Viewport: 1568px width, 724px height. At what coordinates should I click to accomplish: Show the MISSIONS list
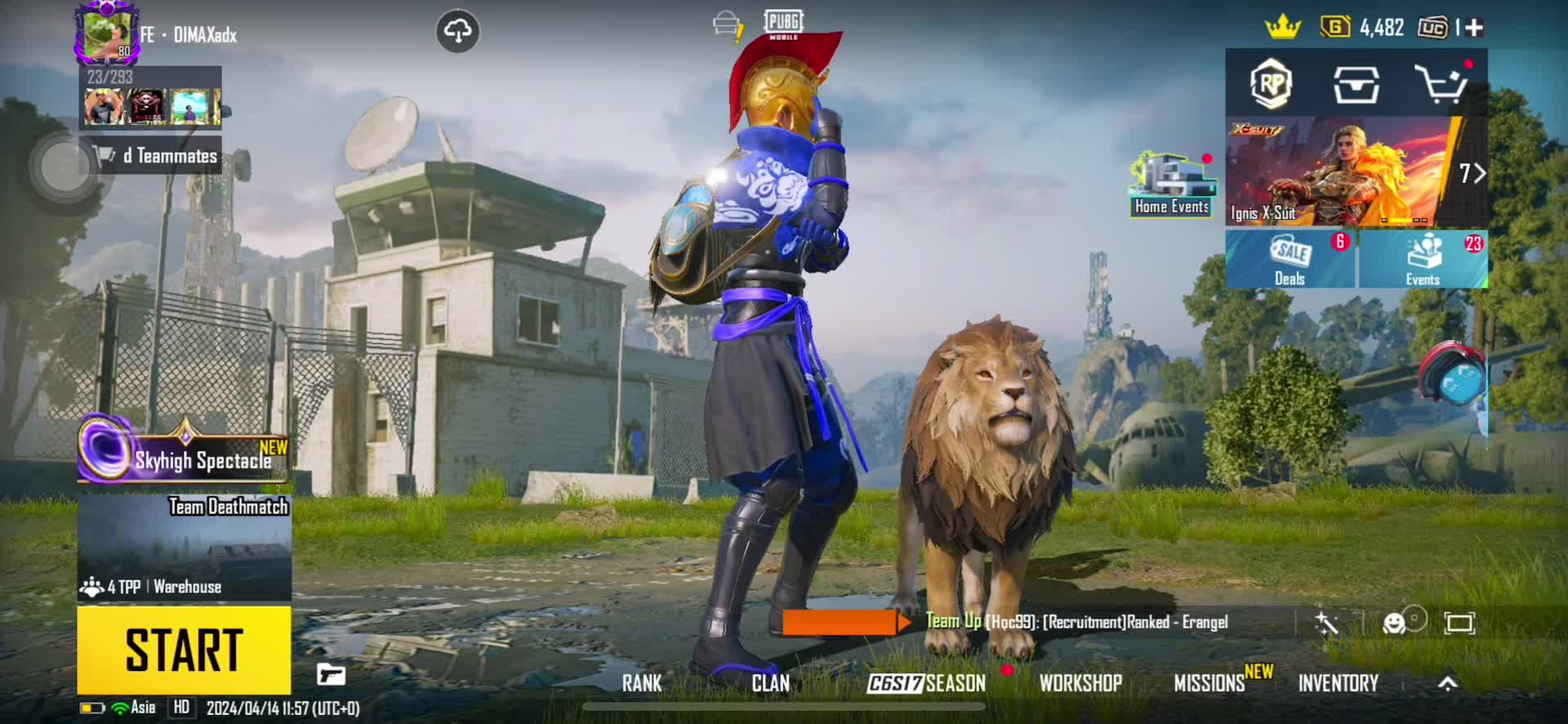[x=1209, y=683]
